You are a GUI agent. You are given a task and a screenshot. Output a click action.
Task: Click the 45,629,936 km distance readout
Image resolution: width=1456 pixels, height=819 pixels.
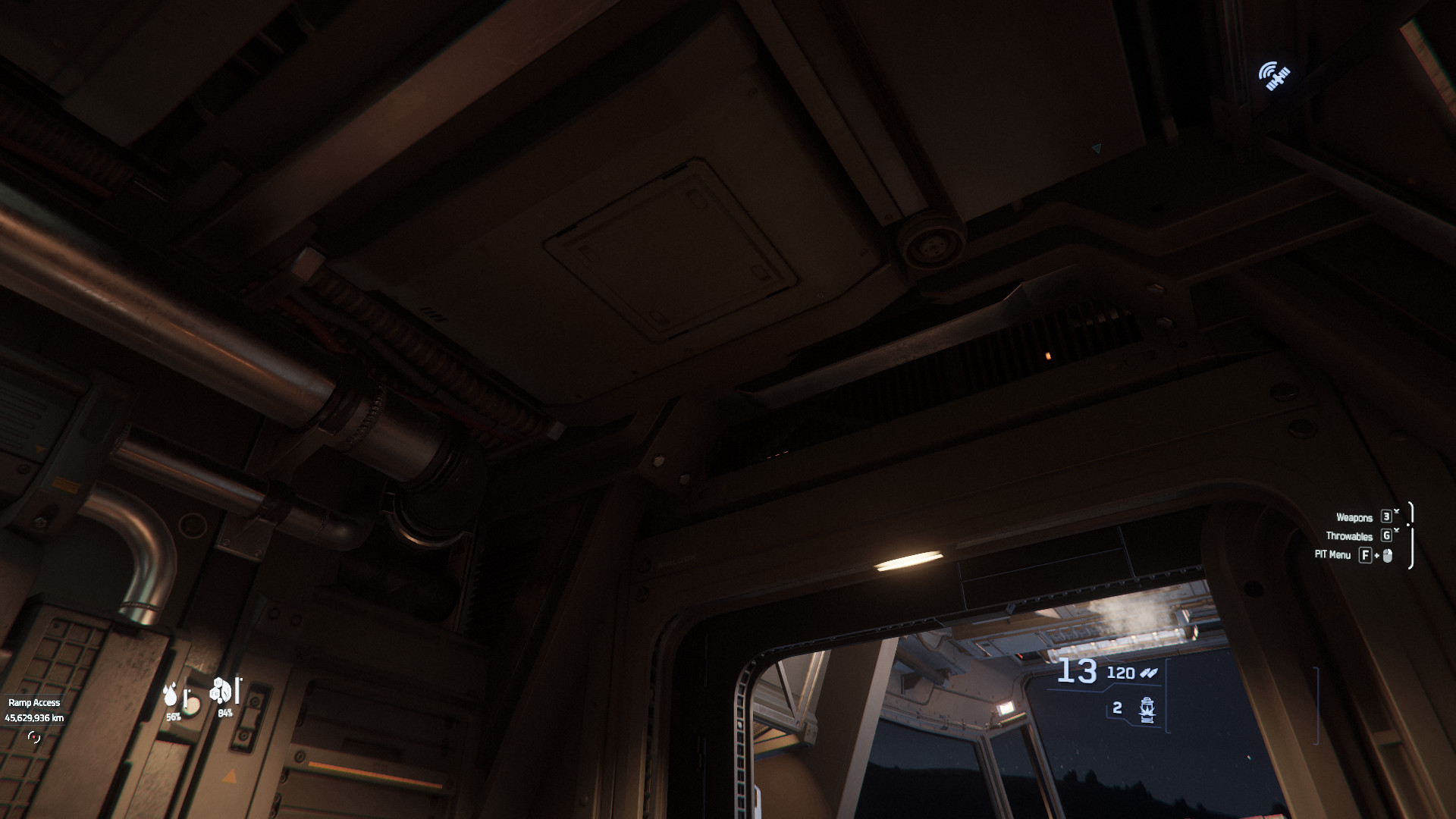35,718
